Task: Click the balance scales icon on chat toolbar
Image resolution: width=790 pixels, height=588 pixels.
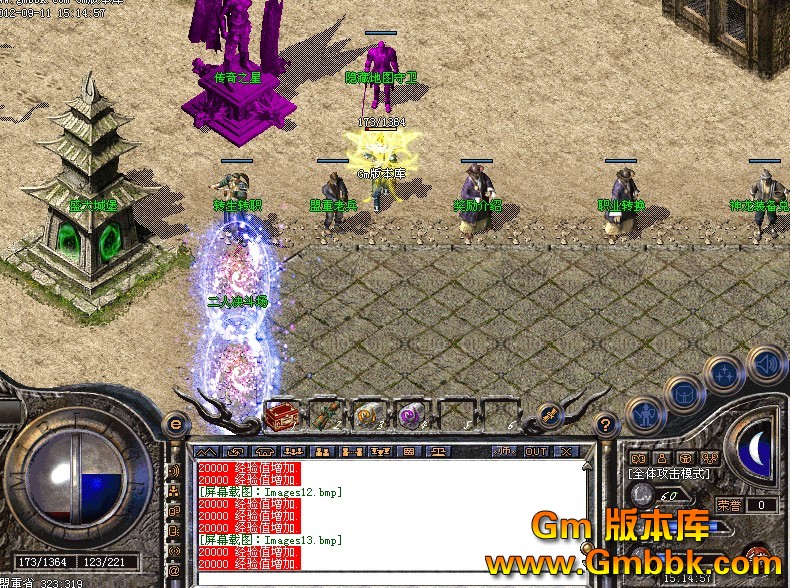Action: point(438,451)
